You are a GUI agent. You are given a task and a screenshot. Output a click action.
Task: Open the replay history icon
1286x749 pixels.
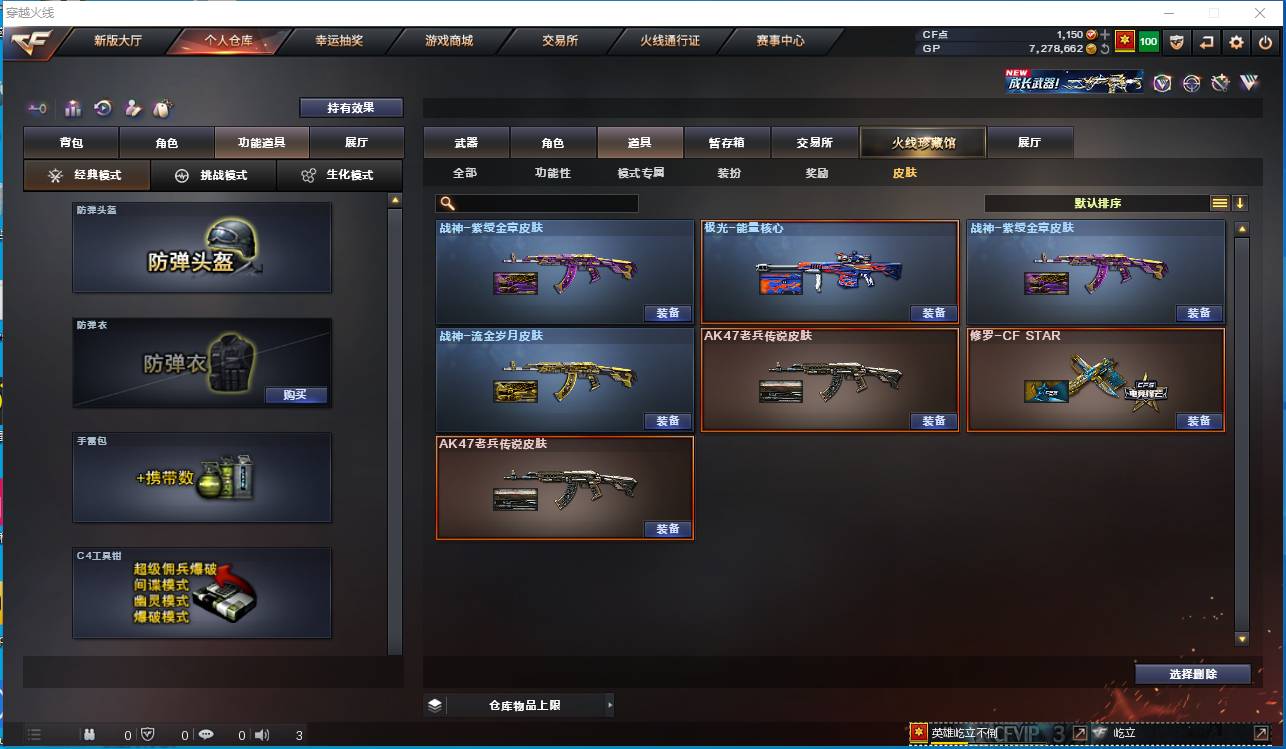coord(101,108)
